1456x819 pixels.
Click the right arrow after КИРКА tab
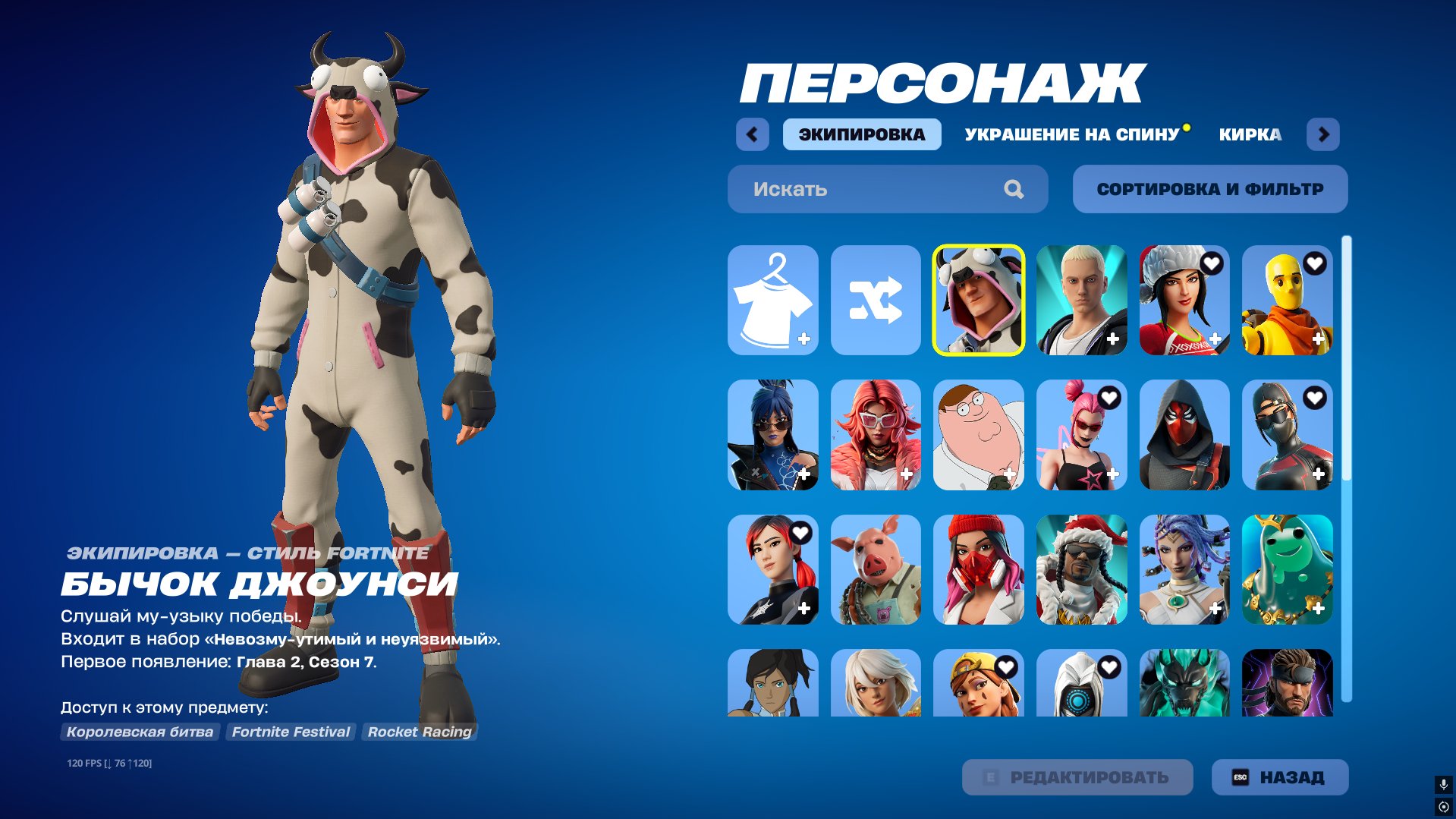coord(1324,134)
